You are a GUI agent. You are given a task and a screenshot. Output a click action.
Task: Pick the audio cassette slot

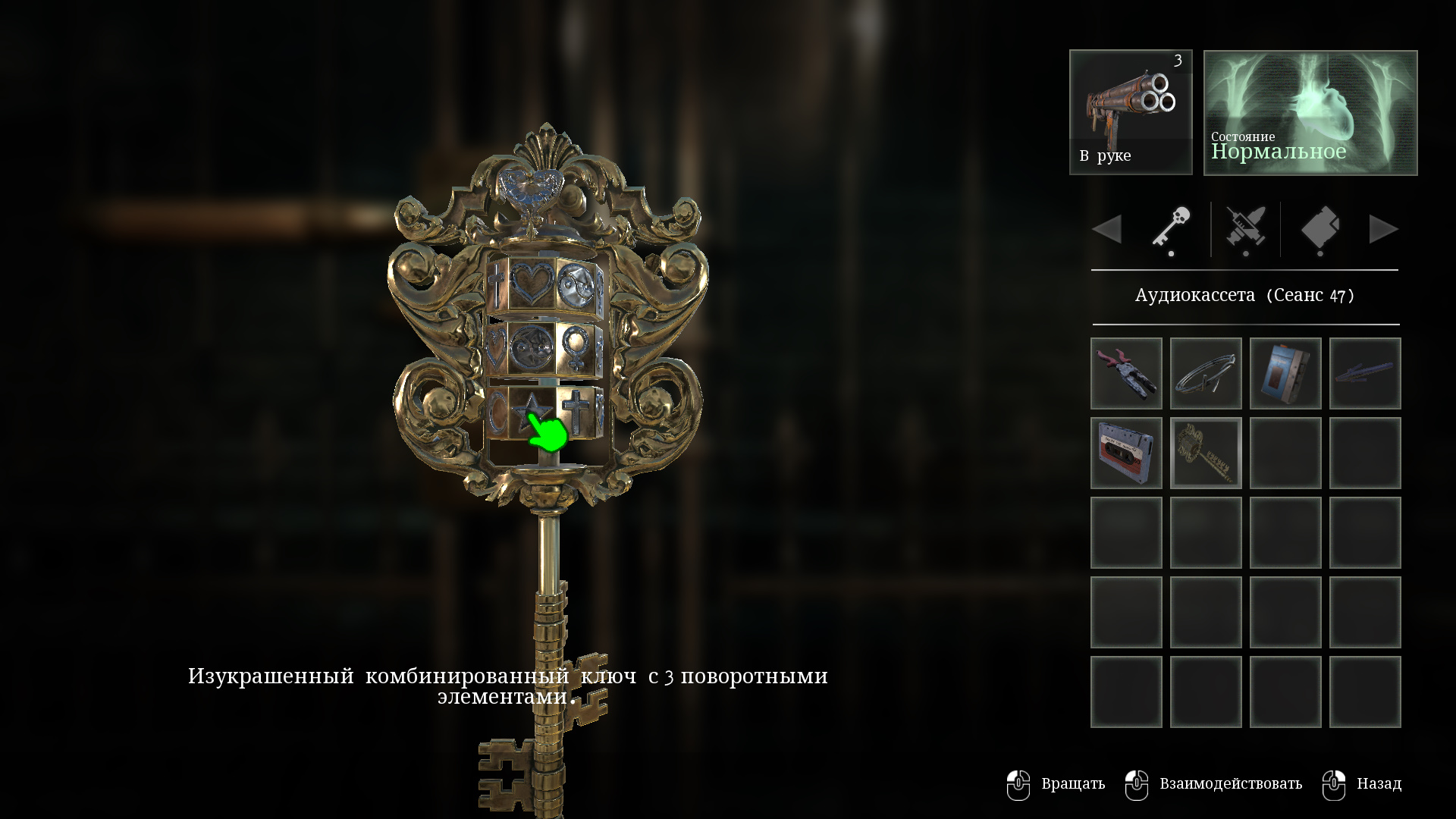pyautogui.click(x=1126, y=453)
